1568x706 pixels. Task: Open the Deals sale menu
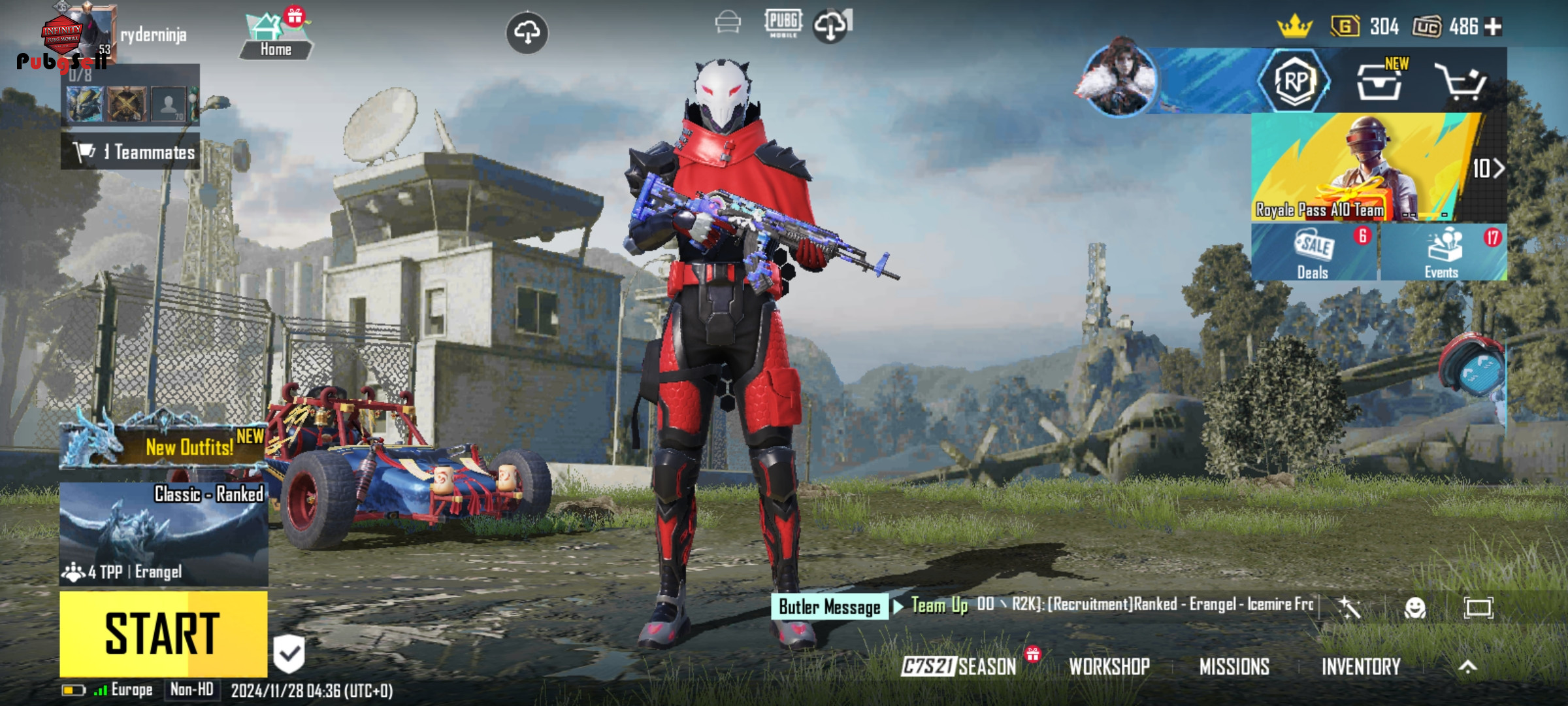1313,253
